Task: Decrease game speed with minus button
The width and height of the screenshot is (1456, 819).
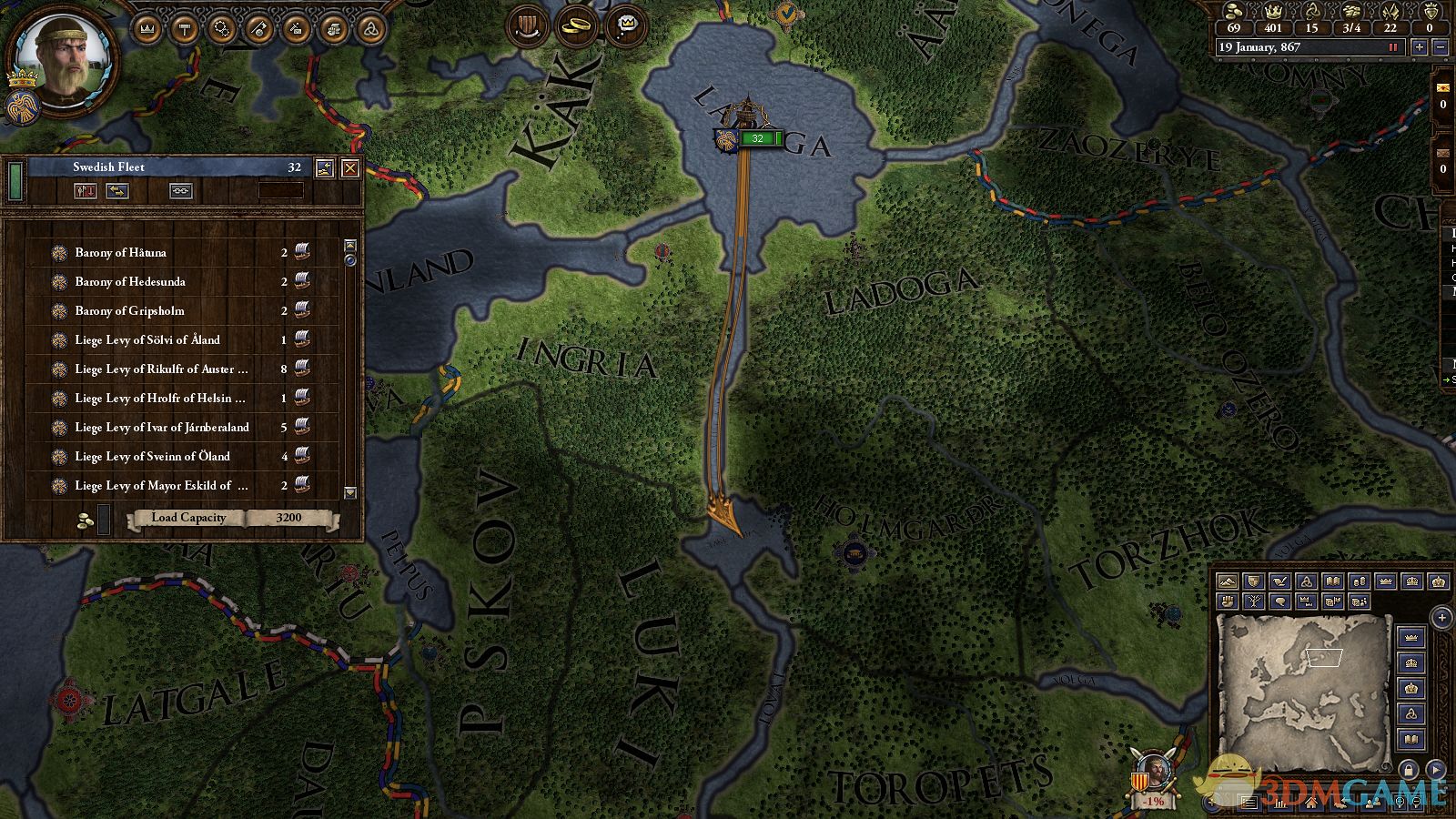Action: 1440,47
